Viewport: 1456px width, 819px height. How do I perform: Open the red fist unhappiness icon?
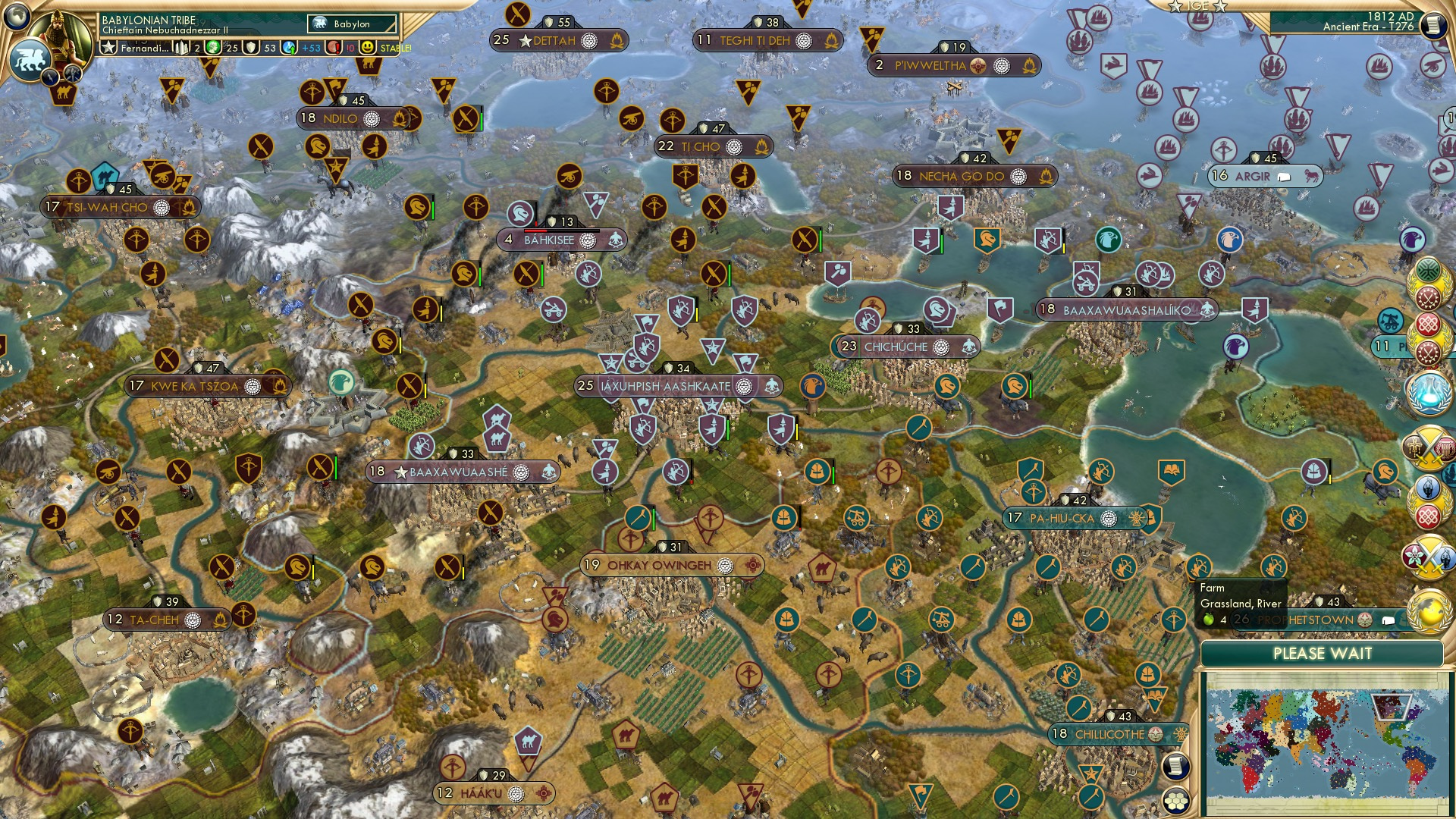coord(334,48)
